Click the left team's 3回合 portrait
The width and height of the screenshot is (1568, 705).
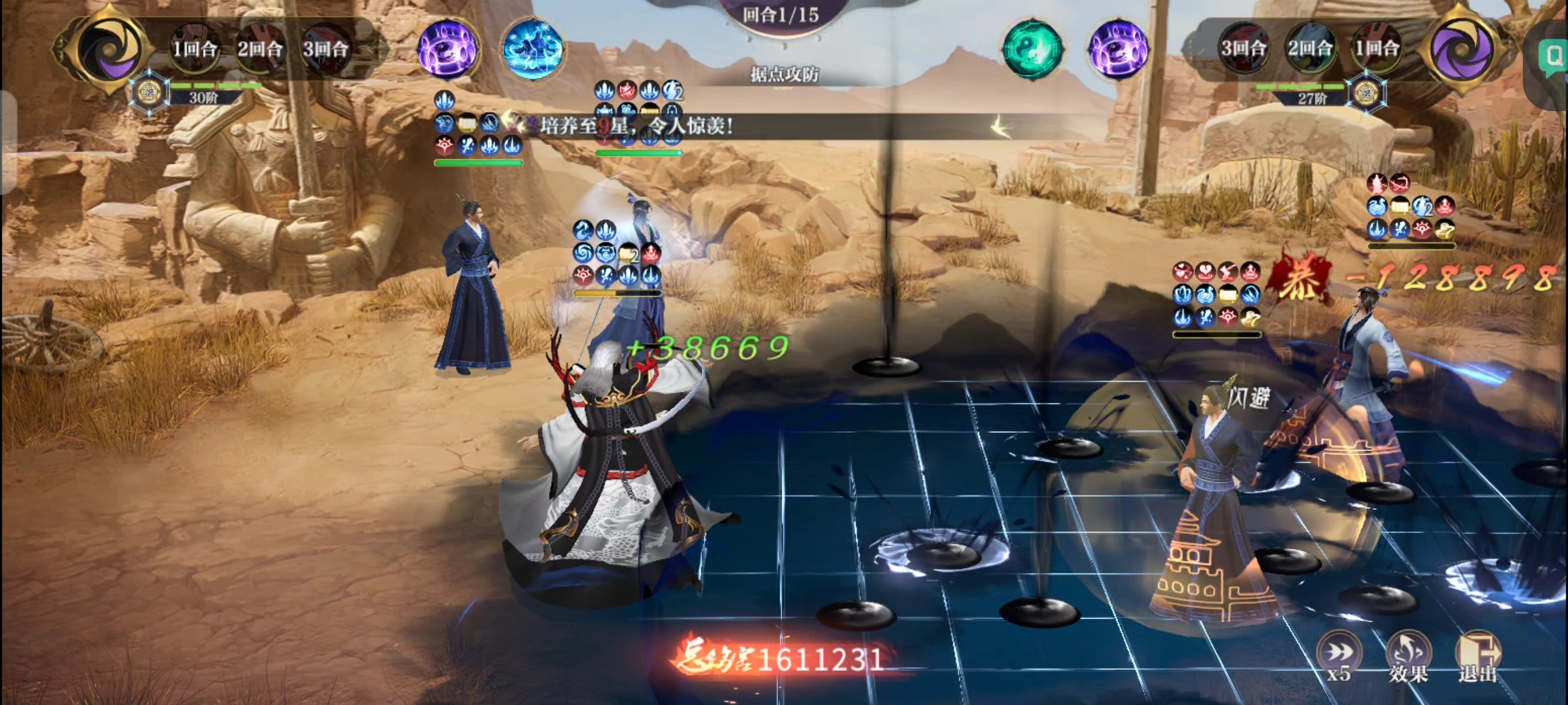click(326, 48)
